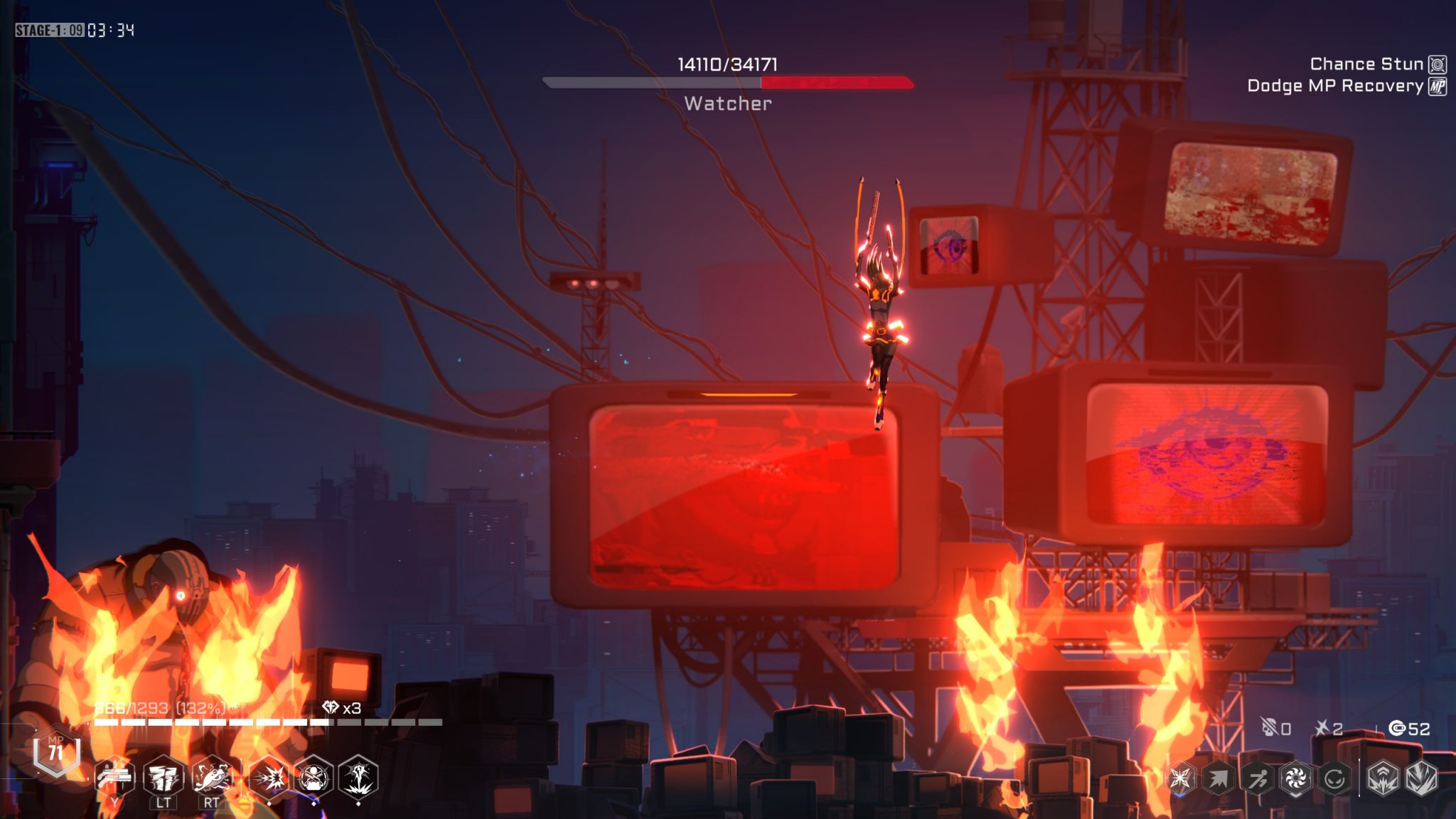Select the Dodge MP Recovery icon
This screenshot has height=819, width=1456.
tap(1438, 86)
